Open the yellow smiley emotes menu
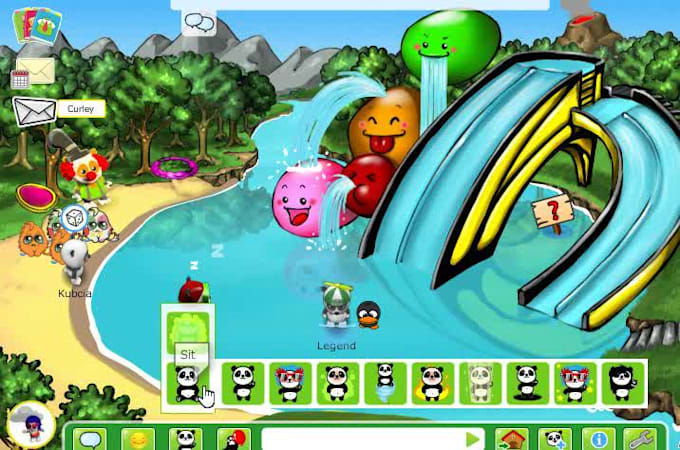This screenshot has width=680, height=450. (x=138, y=439)
